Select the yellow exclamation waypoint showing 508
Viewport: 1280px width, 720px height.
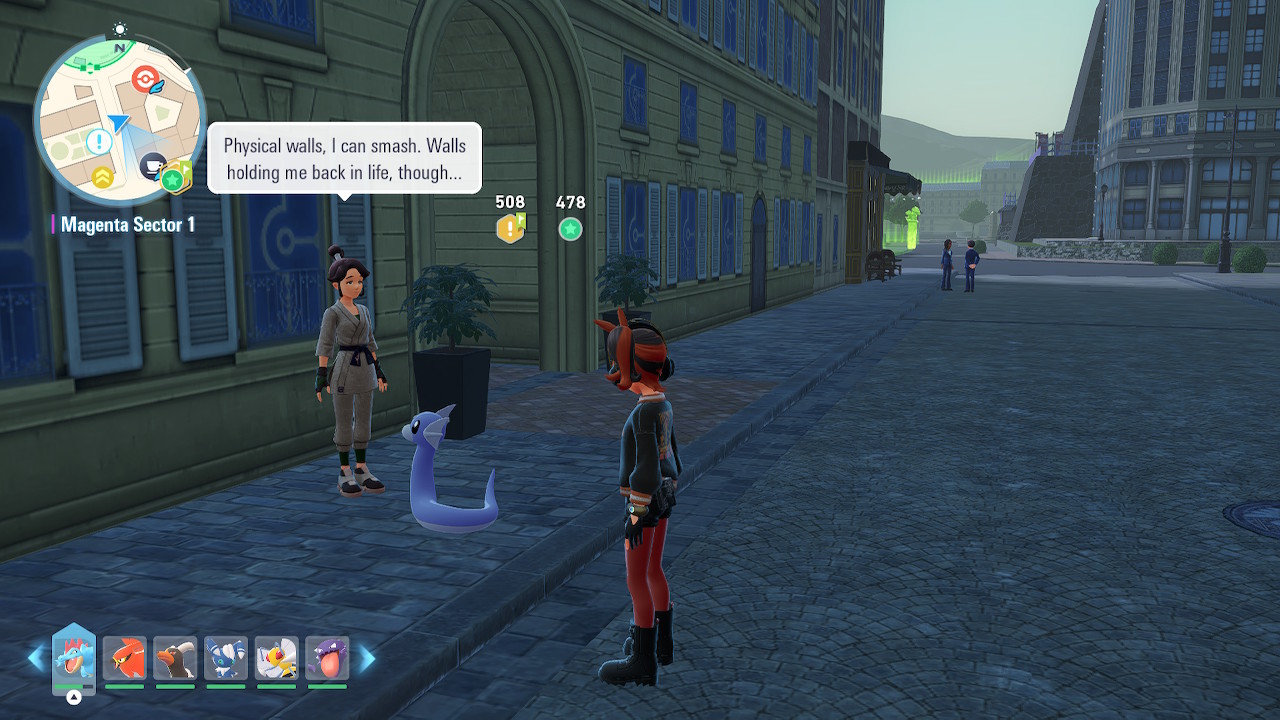coord(510,229)
